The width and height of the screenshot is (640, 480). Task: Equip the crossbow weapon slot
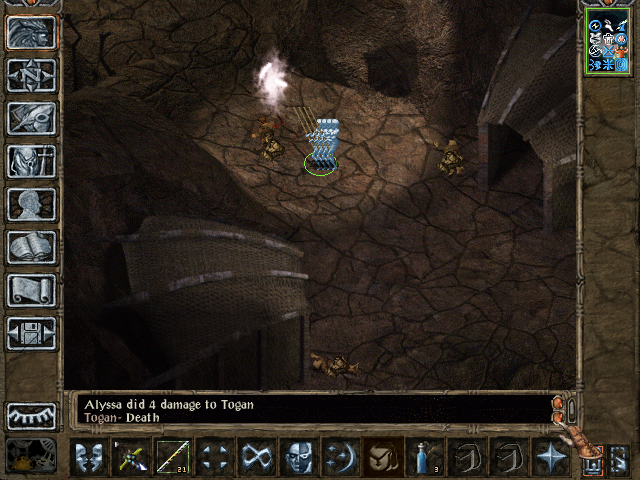132,457
